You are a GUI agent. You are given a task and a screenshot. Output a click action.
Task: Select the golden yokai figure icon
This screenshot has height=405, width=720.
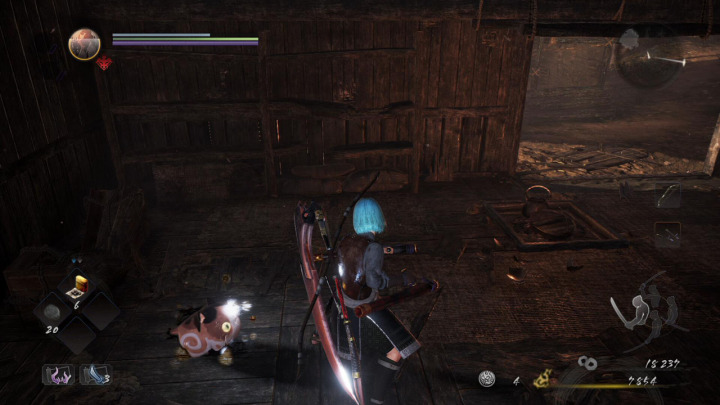[543, 378]
